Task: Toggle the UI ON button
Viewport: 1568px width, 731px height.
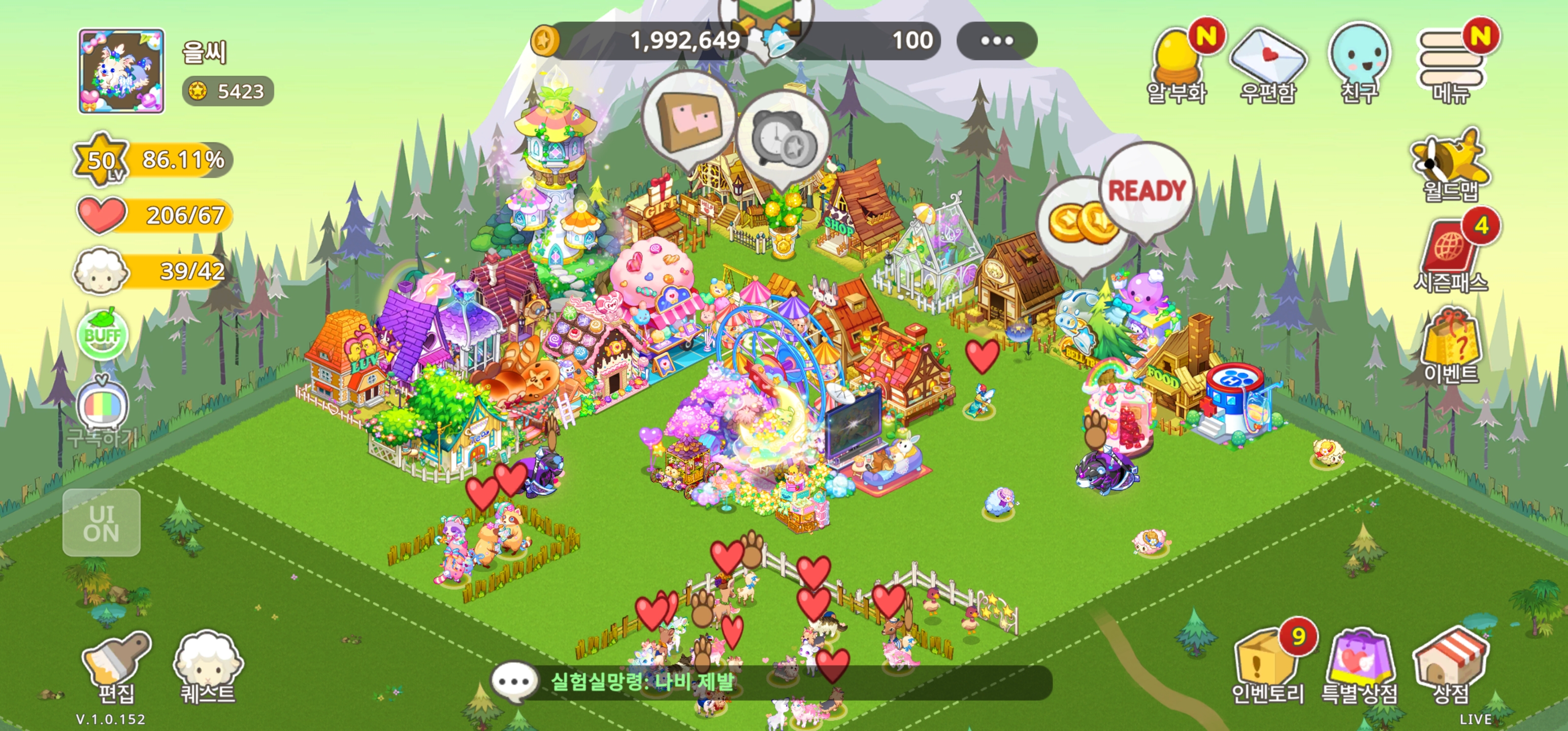Action: [102, 523]
